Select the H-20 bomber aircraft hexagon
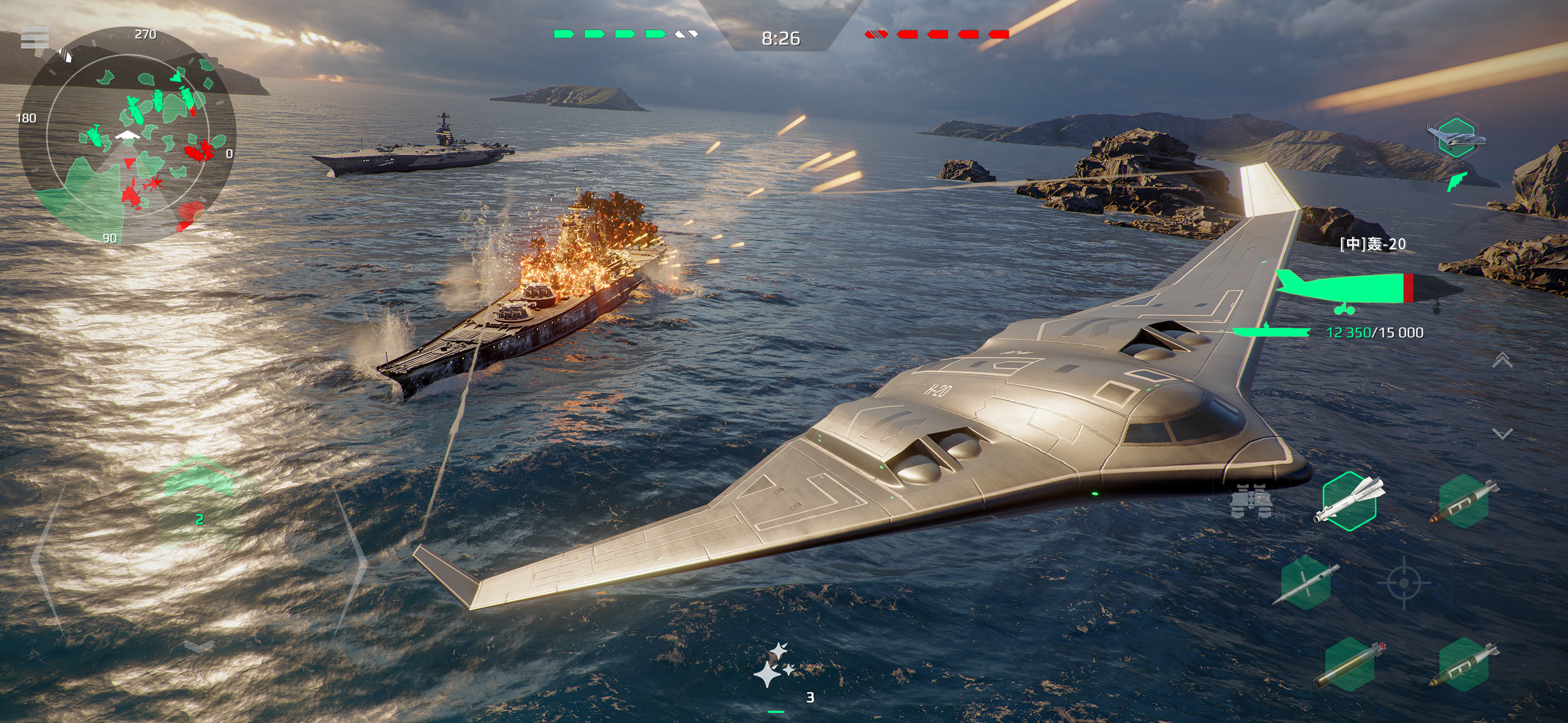 1455,138
